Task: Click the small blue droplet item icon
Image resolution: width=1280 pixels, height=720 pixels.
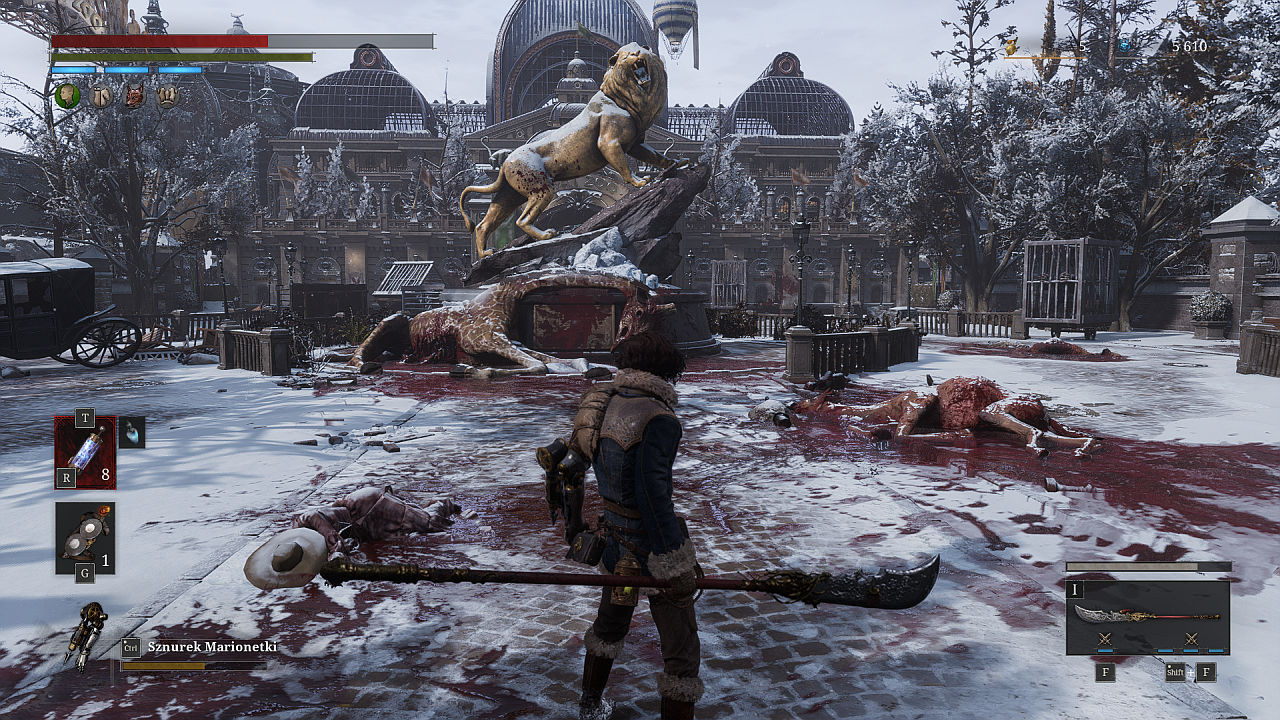Action: (132, 432)
